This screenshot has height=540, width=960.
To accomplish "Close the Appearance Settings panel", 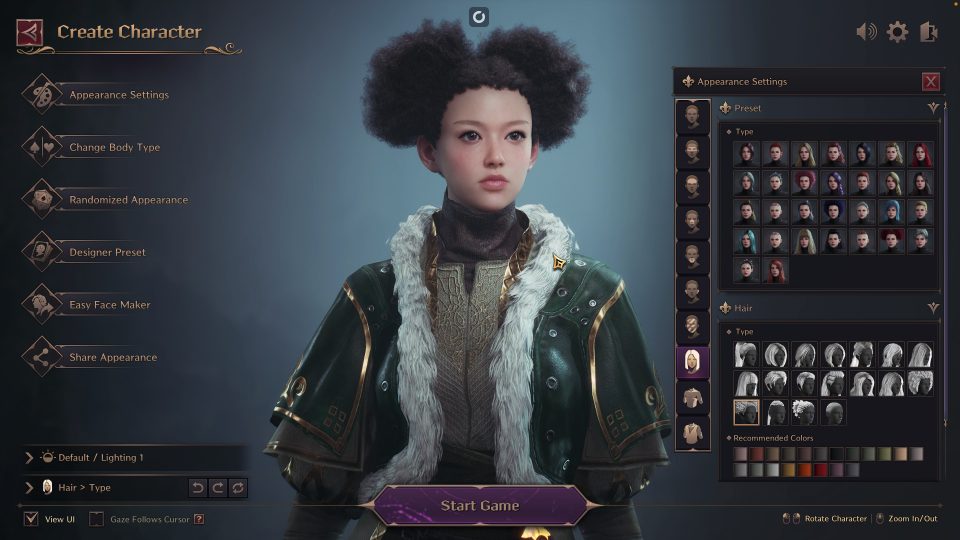I will click(931, 82).
